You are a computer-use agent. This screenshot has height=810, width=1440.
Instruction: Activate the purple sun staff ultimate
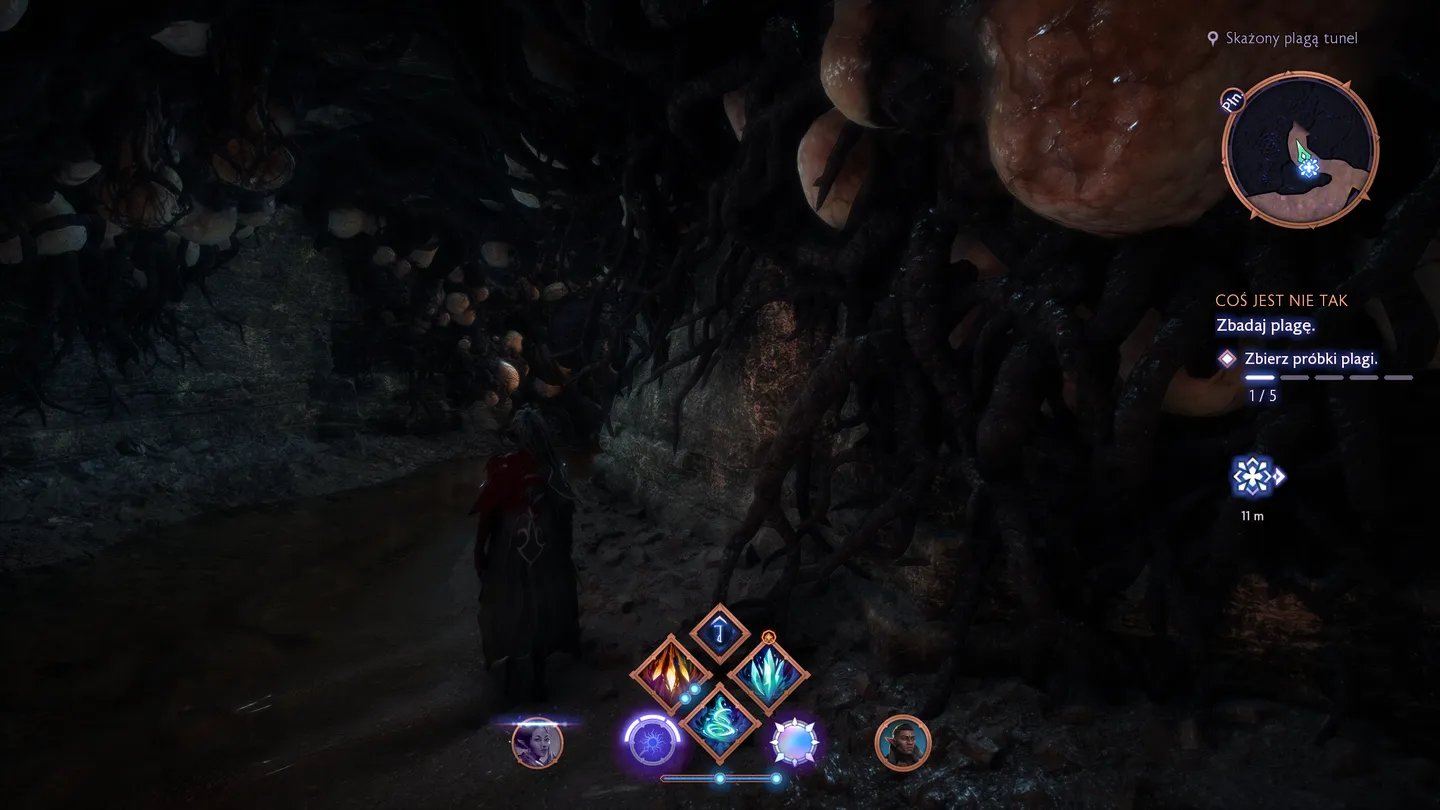pos(652,743)
